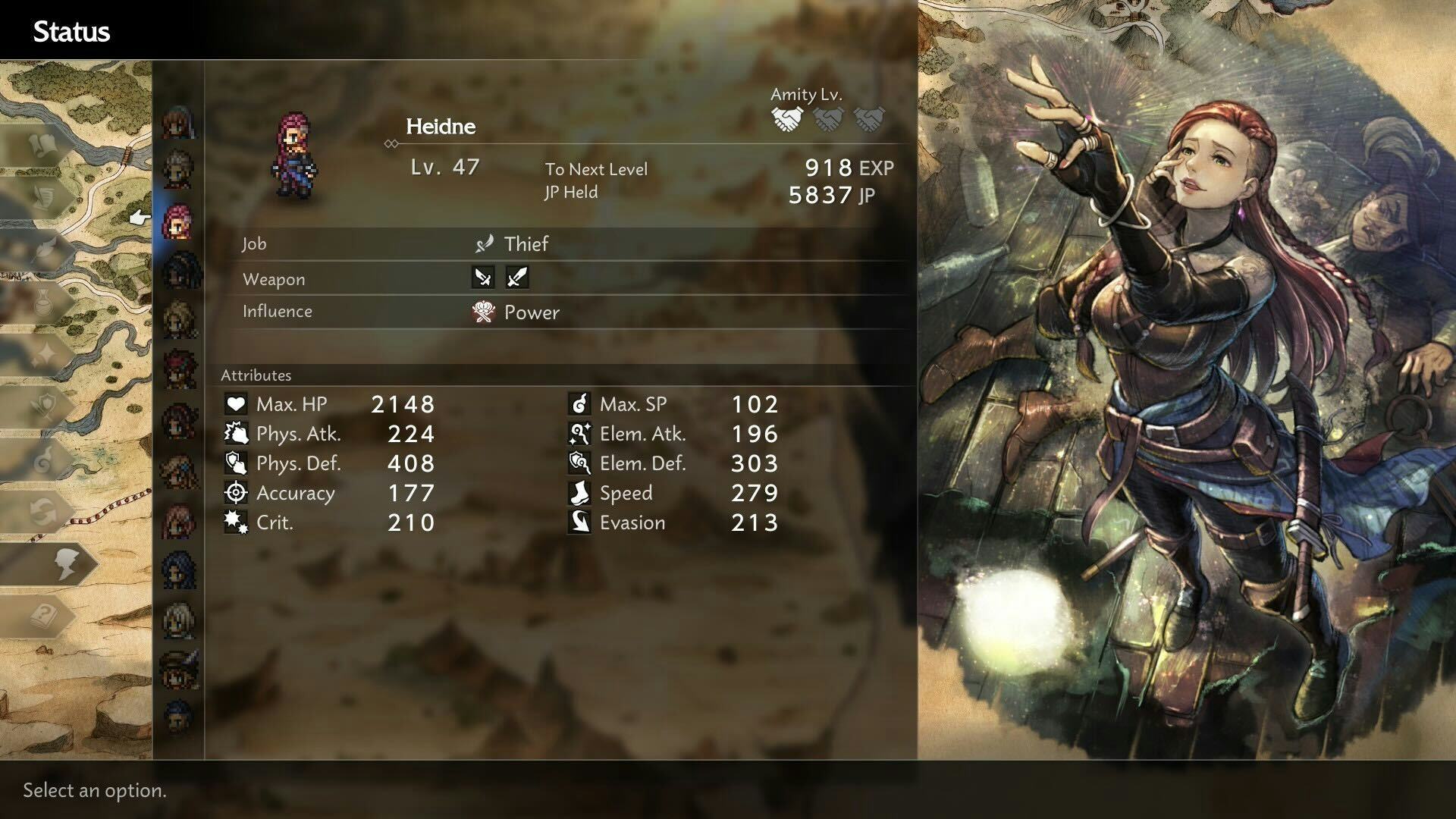The width and height of the screenshot is (1456, 819).
Task: Click the first Amity Lv. handshake icon
Action: pyautogui.click(x=786, y=119)
